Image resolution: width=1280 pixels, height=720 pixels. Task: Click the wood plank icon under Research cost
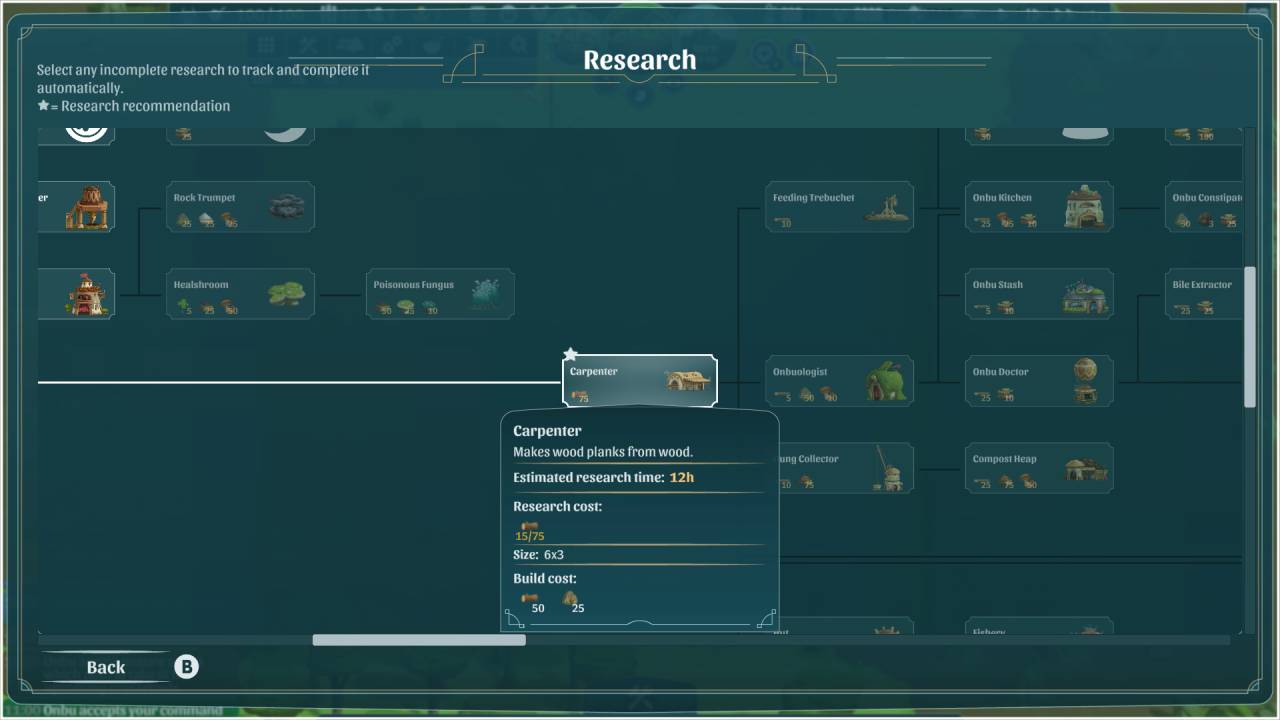[x=528, y=523]
